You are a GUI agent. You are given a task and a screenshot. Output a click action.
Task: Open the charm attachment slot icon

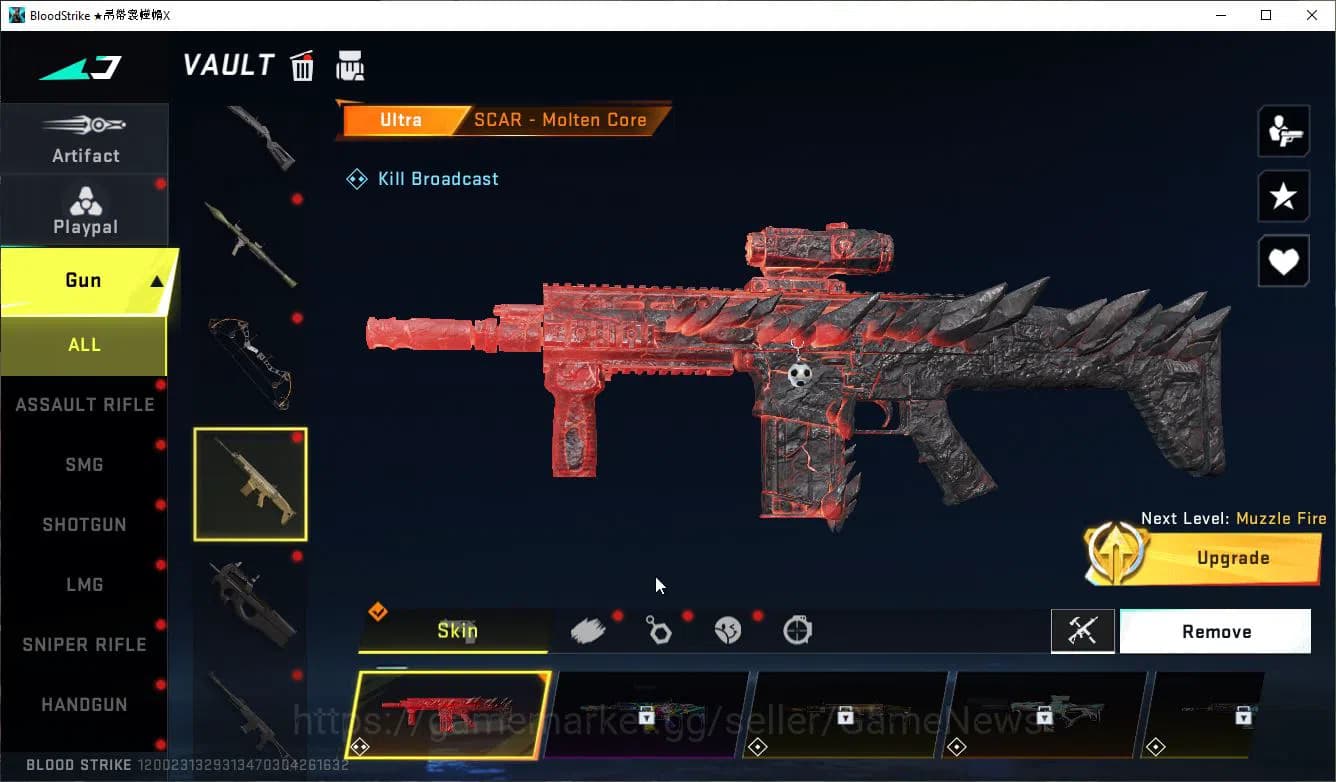[658, 630]
